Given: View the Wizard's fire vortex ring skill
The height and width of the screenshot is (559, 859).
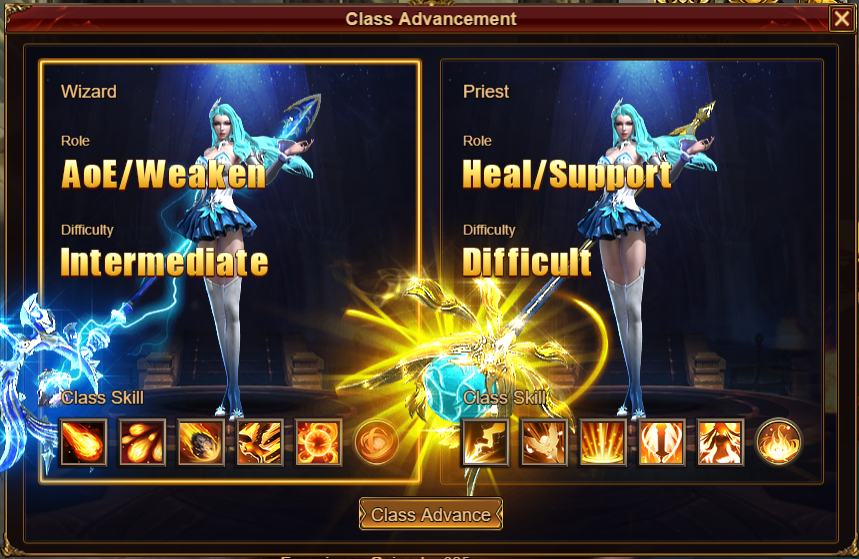Looking at the screenshot, I should pyautogui.click(x=319, y=442).
